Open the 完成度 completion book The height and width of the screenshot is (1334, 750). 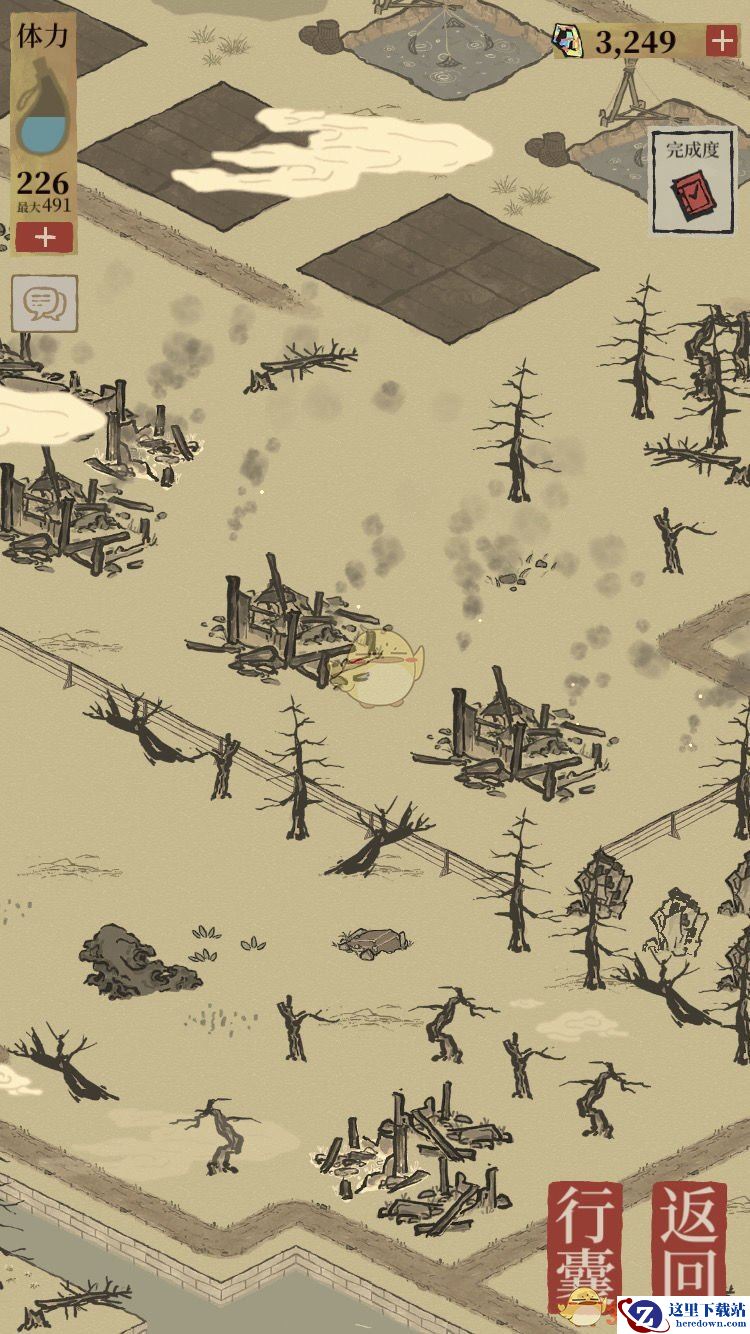[x=693, y=181]
